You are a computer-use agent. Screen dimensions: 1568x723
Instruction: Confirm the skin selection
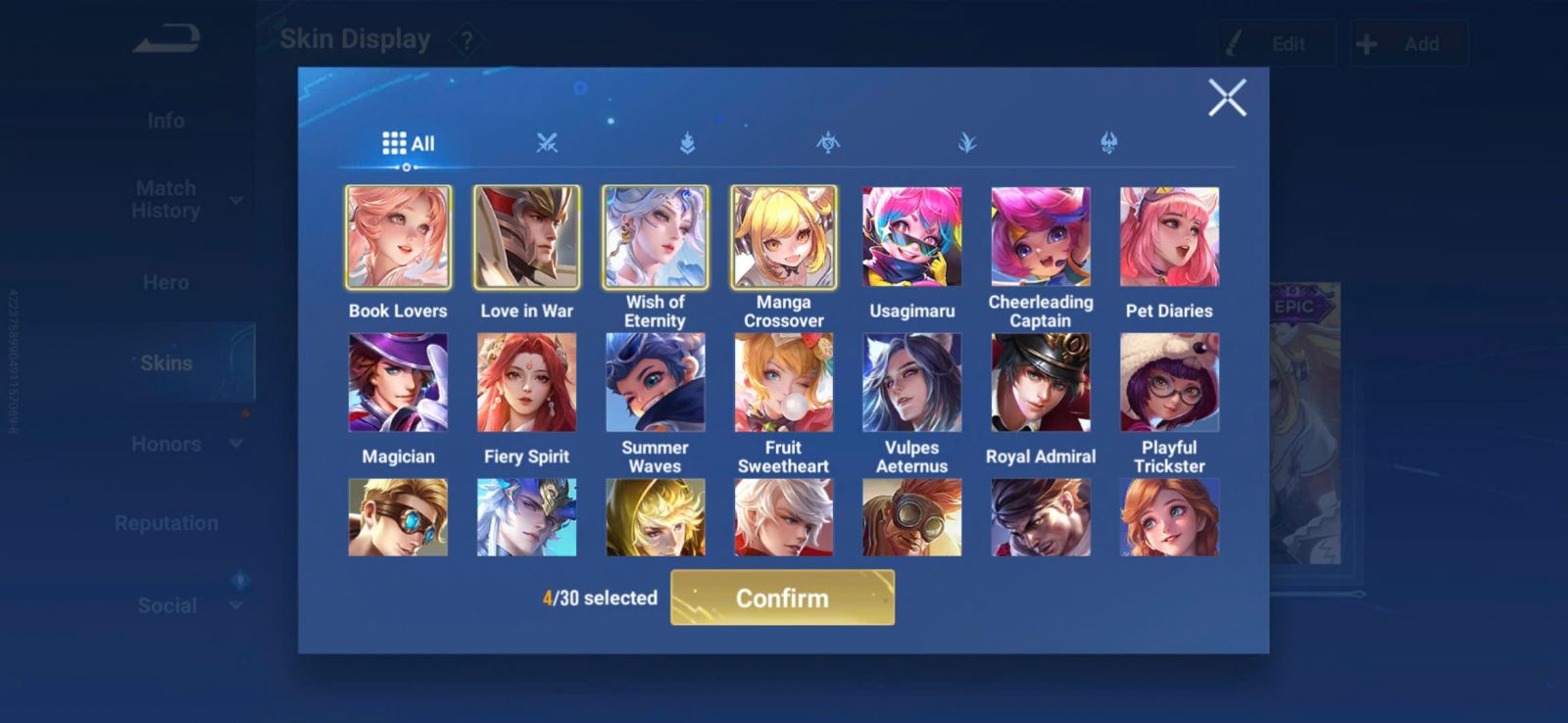[x=782, y=598]
